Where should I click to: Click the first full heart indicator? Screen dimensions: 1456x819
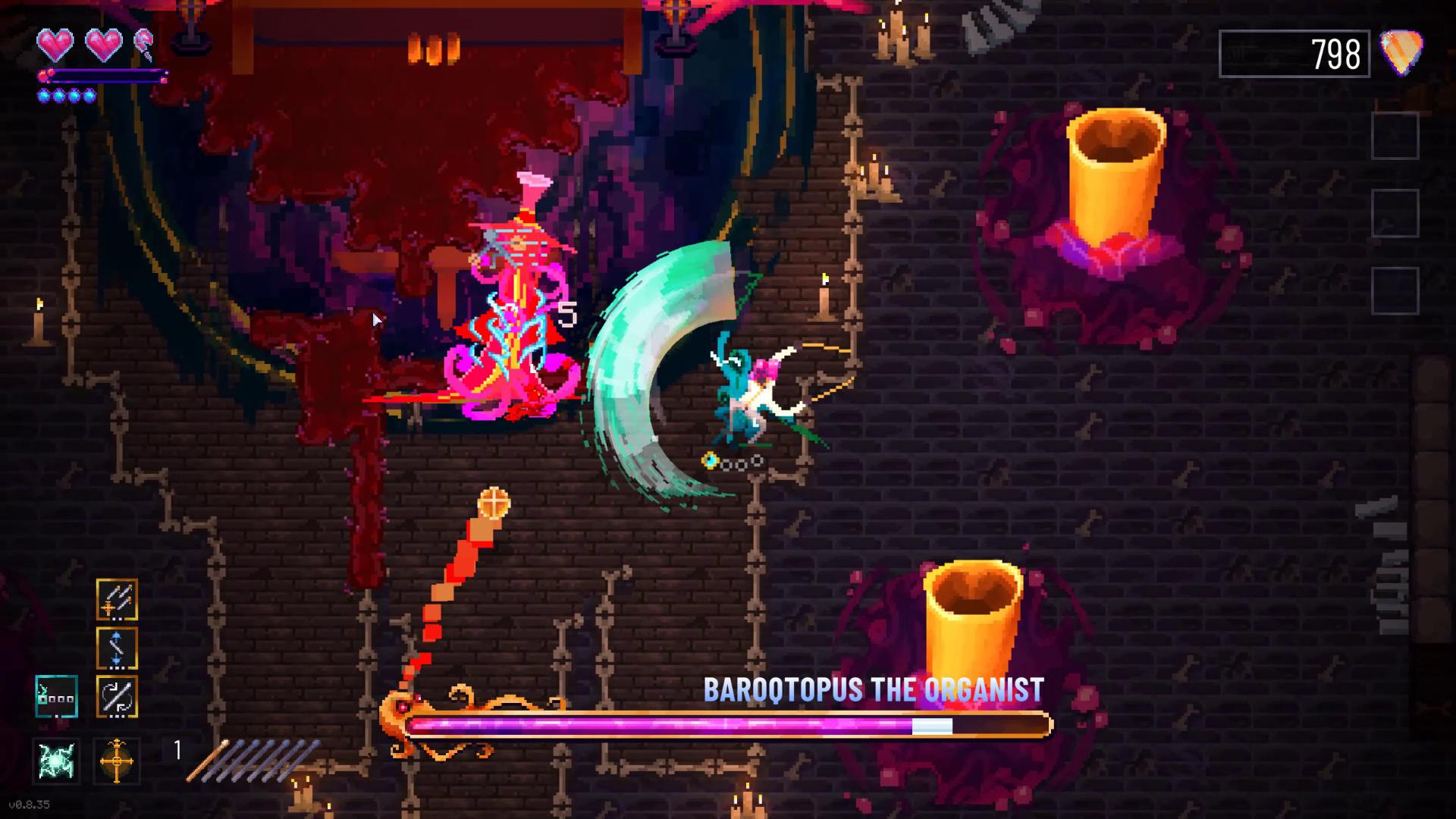(x=55, y=45)
